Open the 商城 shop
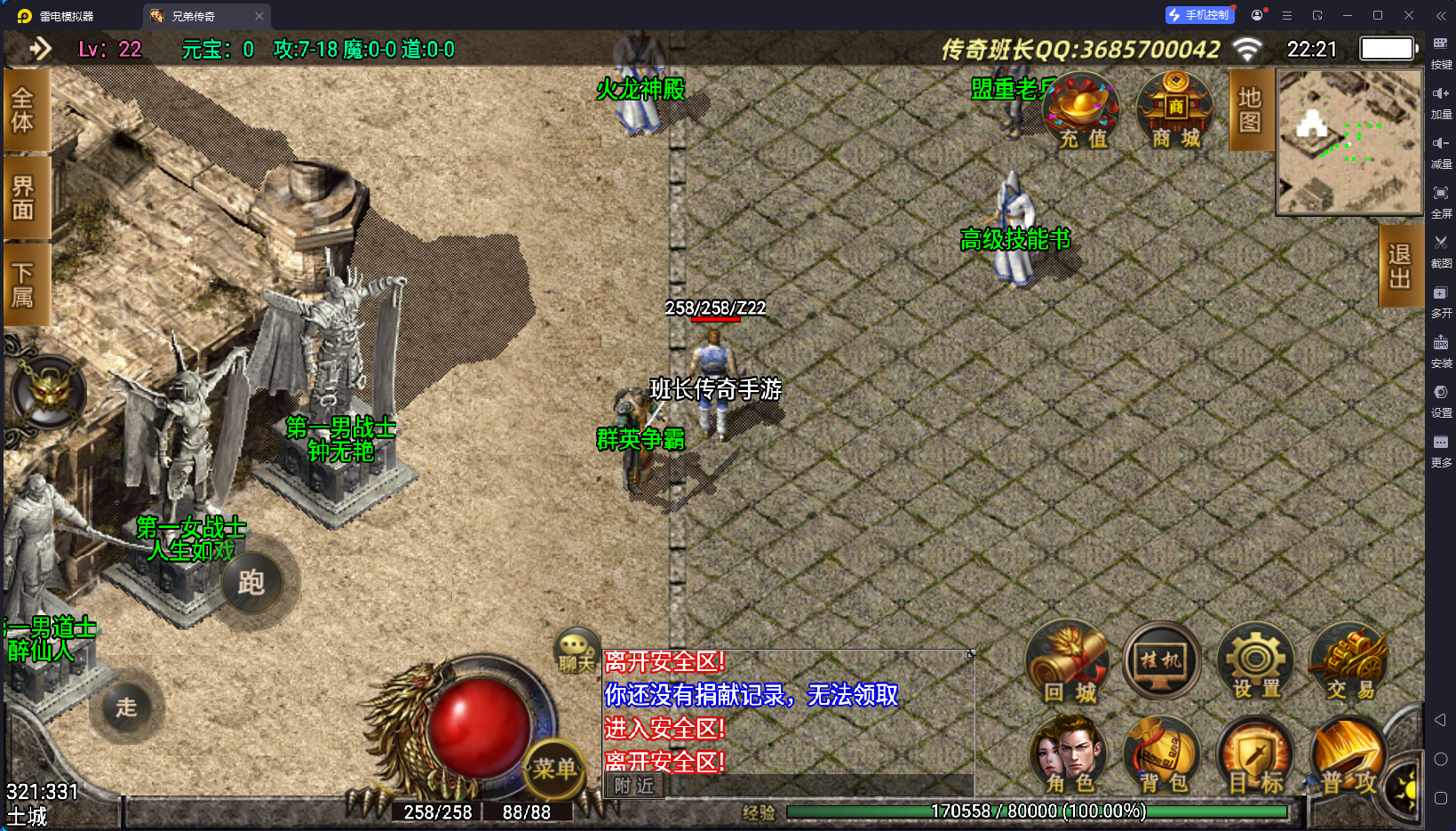 tap(1175, 112)
